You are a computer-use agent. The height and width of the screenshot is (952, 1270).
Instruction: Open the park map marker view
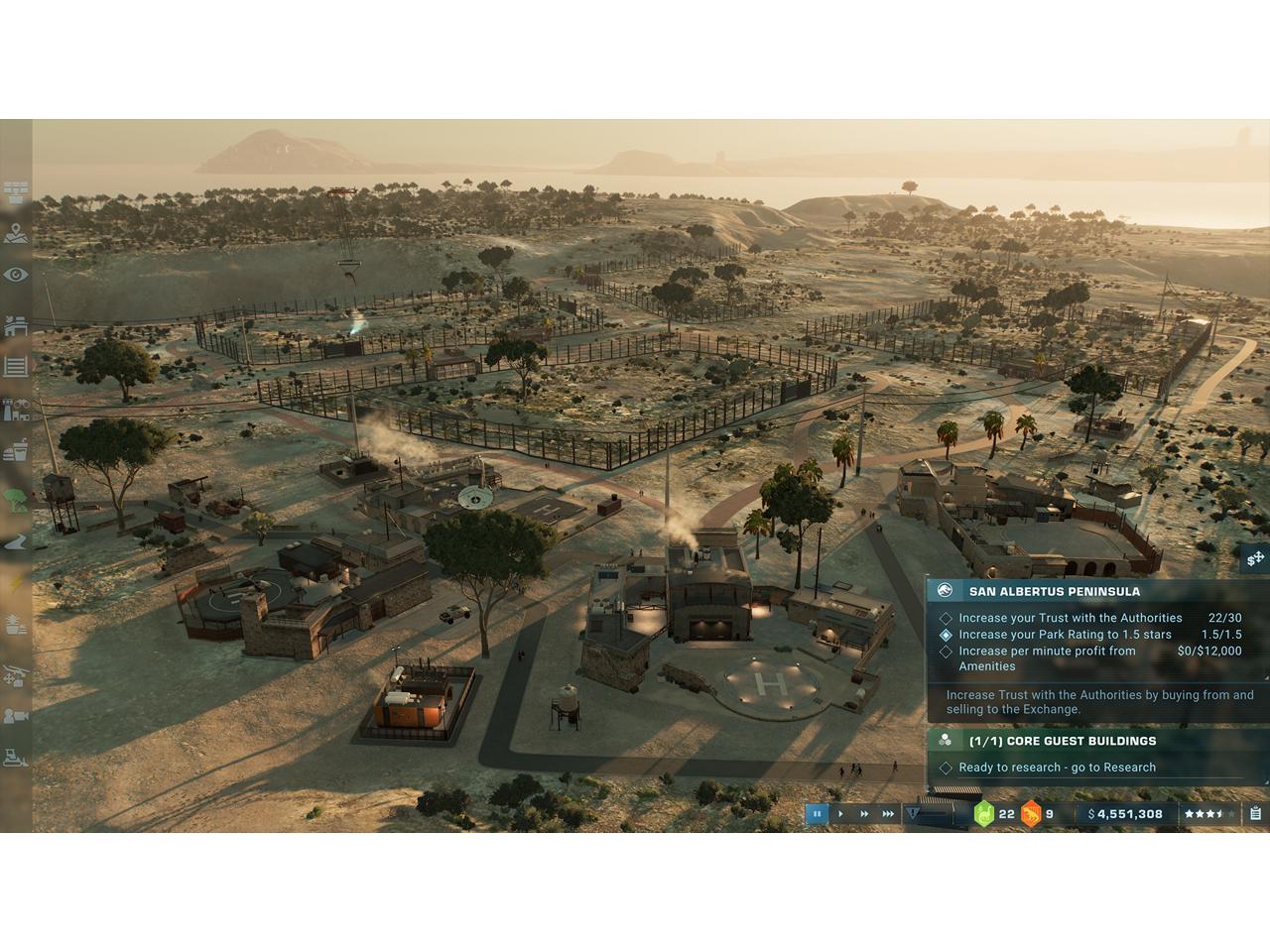point(15,234)
